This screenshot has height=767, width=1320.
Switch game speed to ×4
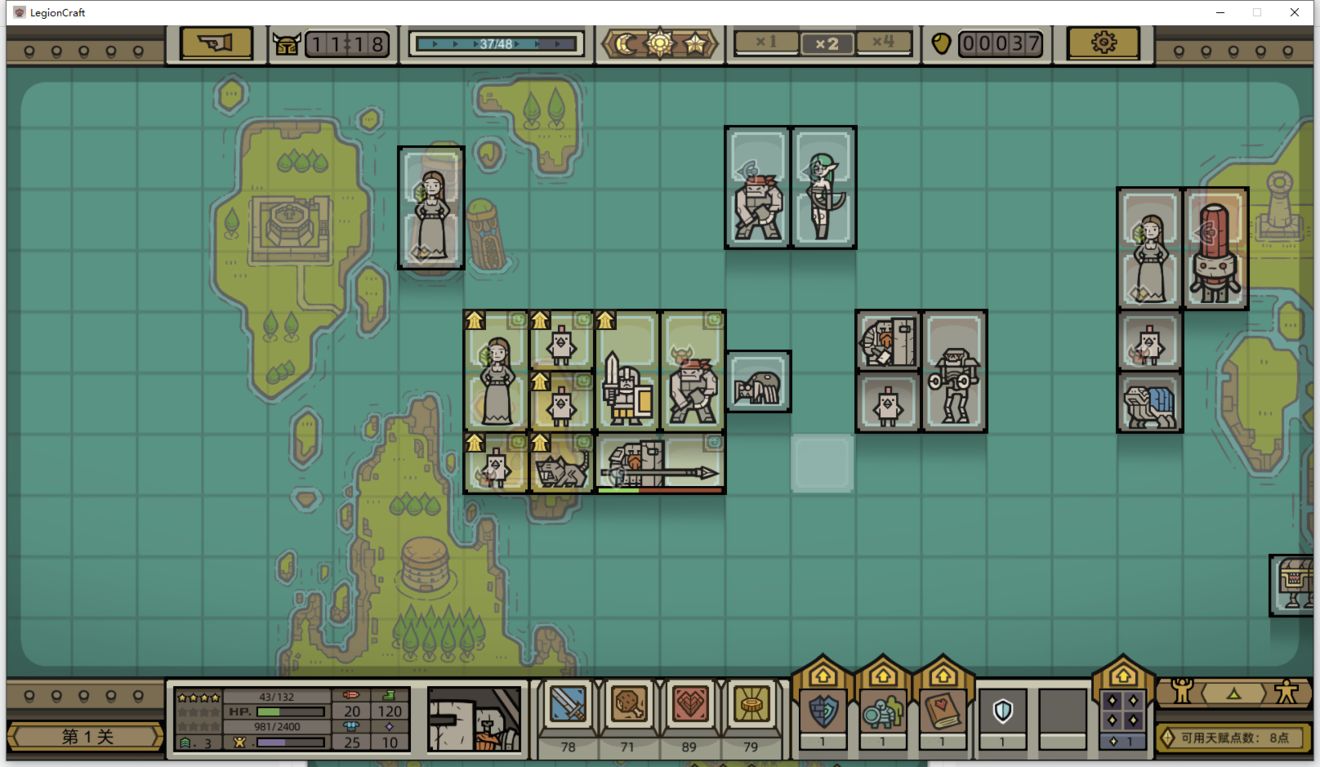883,43
